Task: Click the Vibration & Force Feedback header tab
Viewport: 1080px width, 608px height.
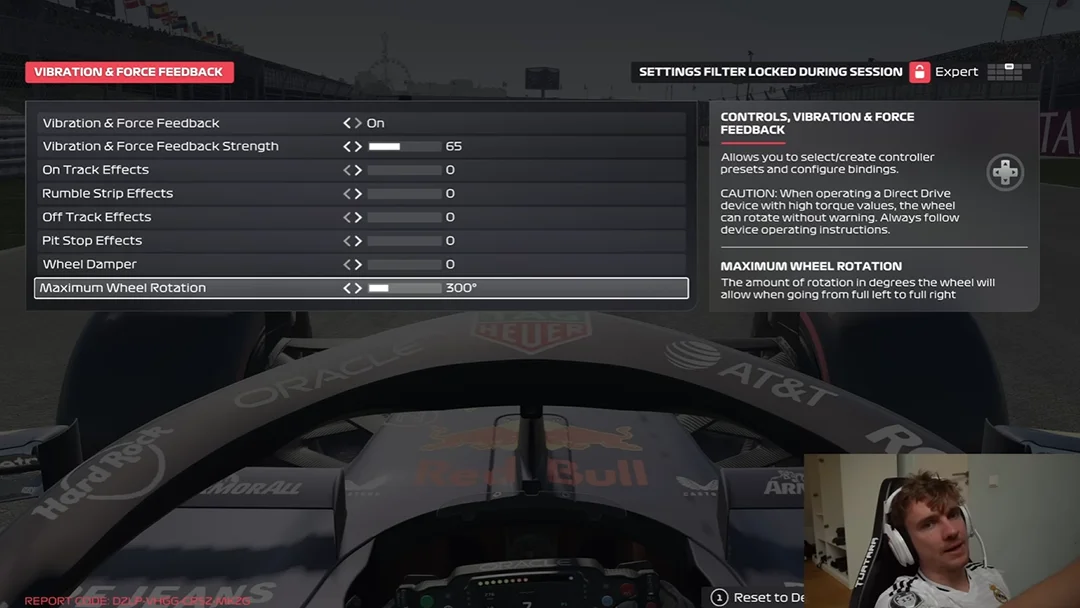Action: (x=129, y=72)
